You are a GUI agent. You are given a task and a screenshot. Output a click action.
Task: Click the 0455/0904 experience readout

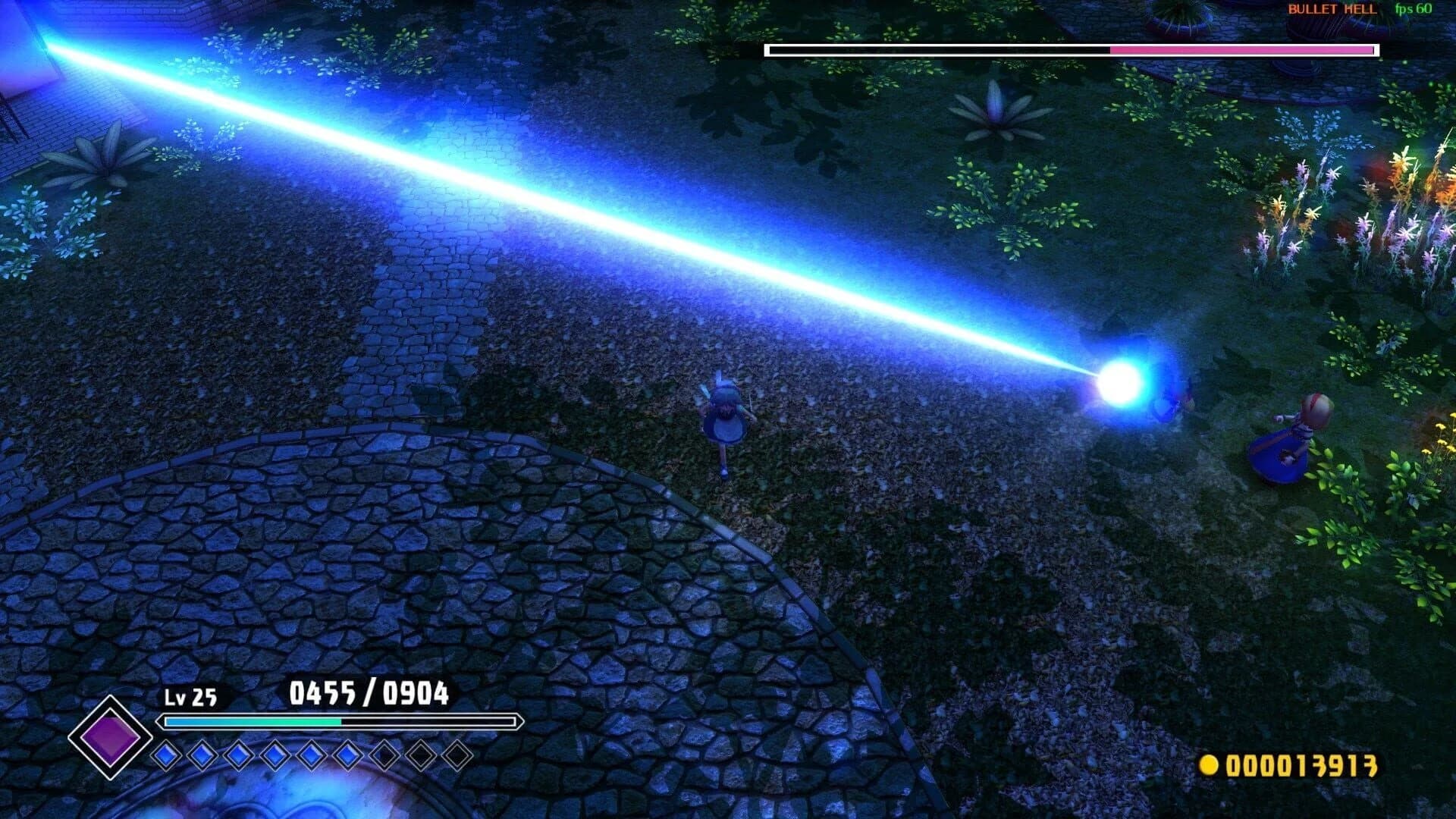[x=369, y=692]
